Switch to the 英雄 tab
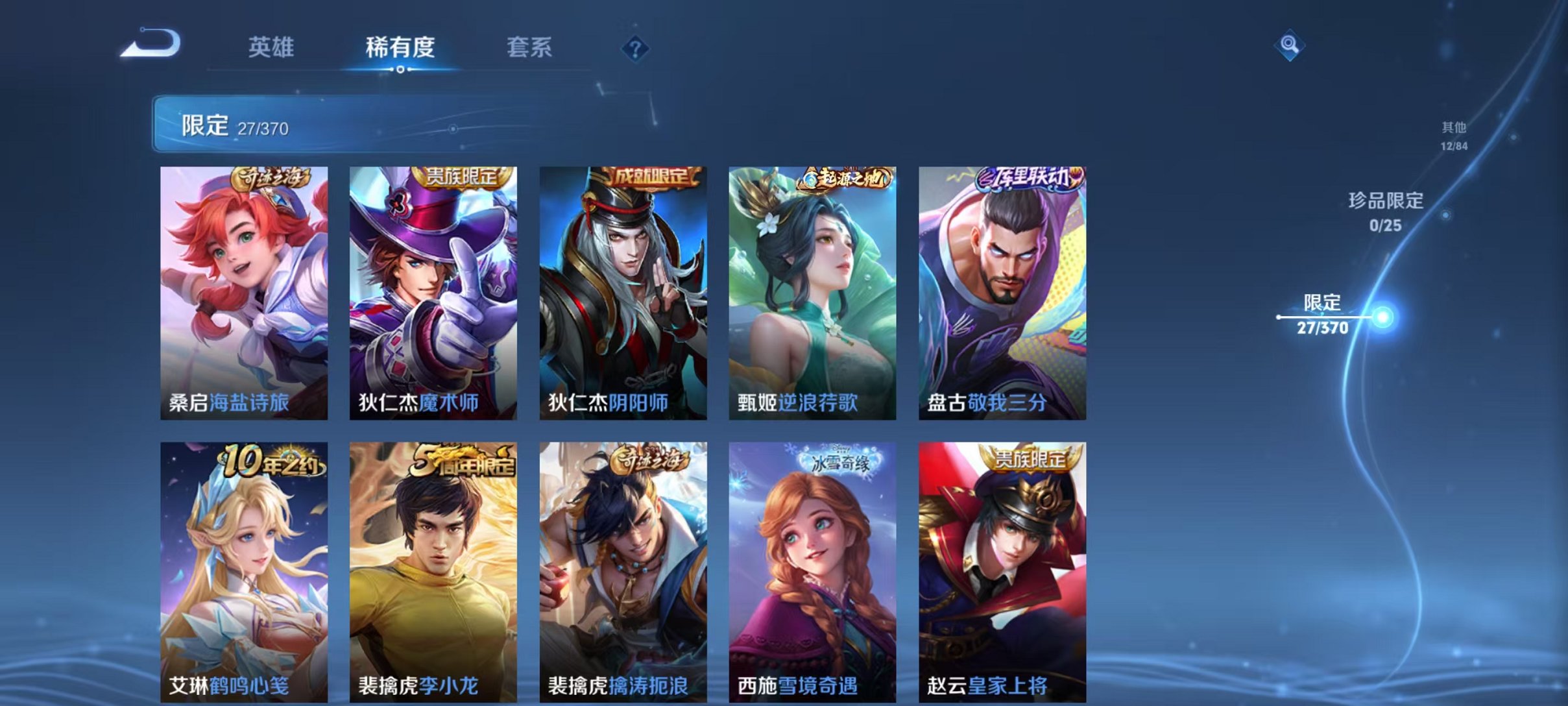 pyautogui.click(x=272, y=47)
